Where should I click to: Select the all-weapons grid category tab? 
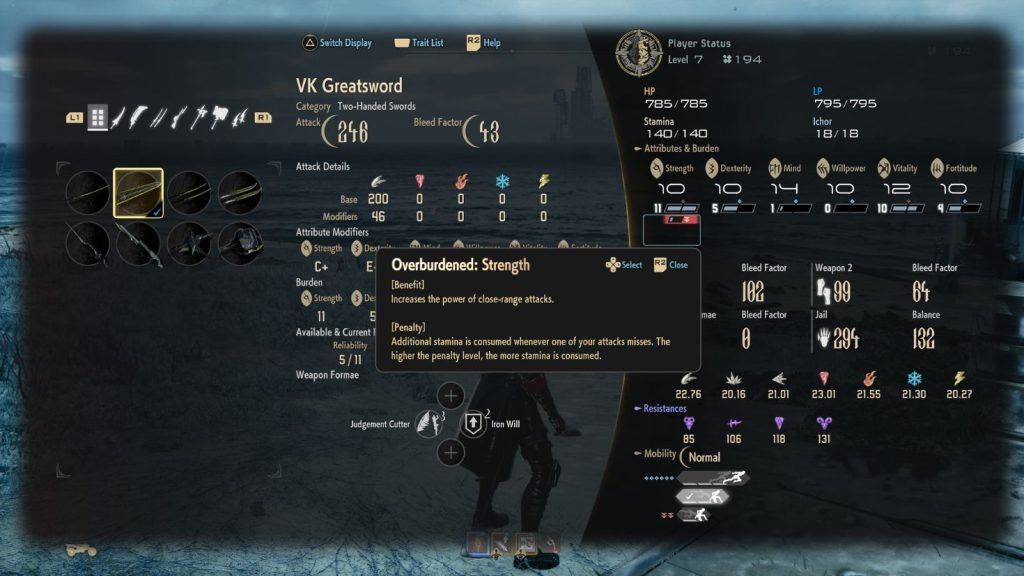coord(97,117)
